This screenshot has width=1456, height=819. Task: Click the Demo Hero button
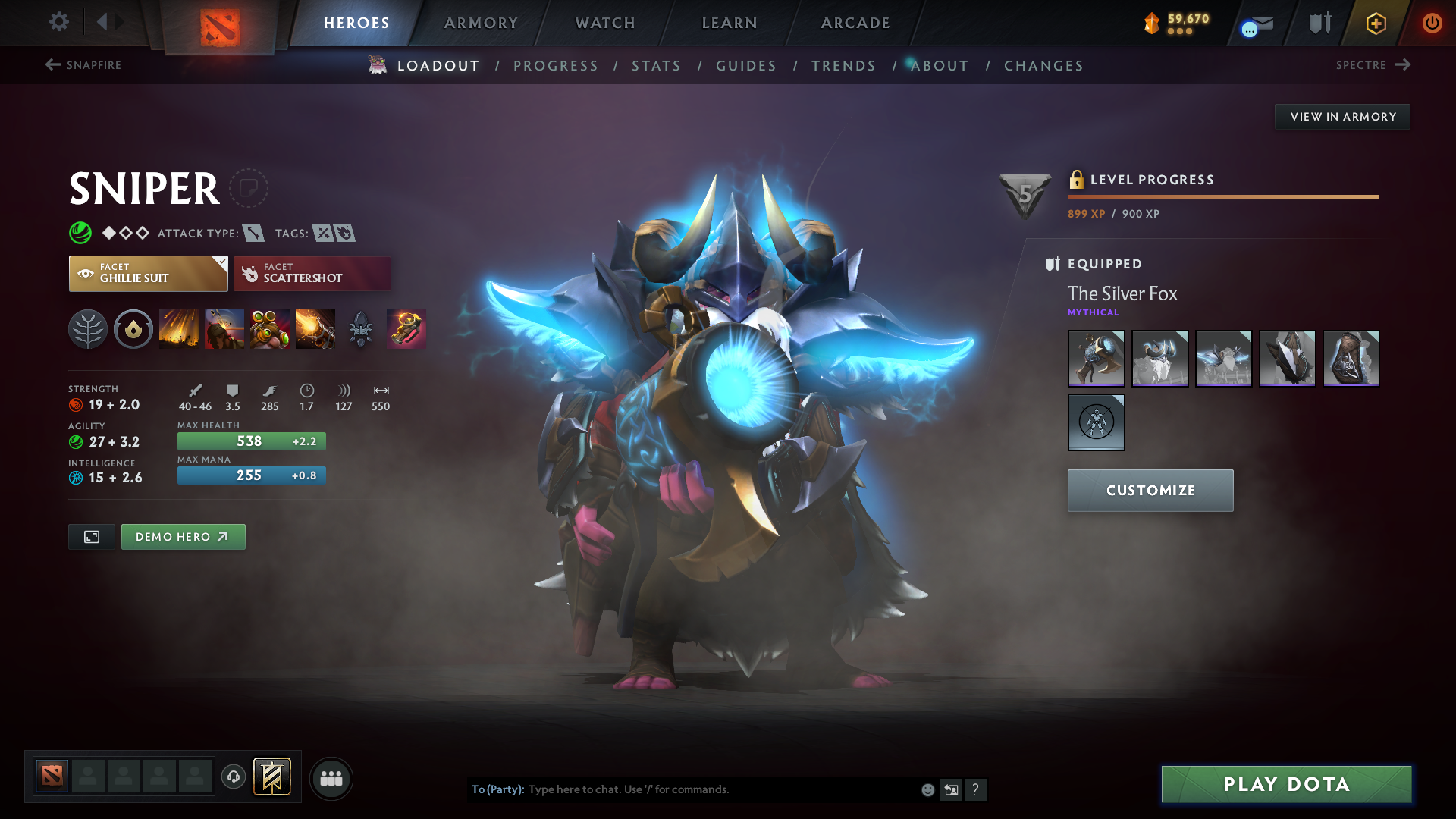(x=183, y=536)
